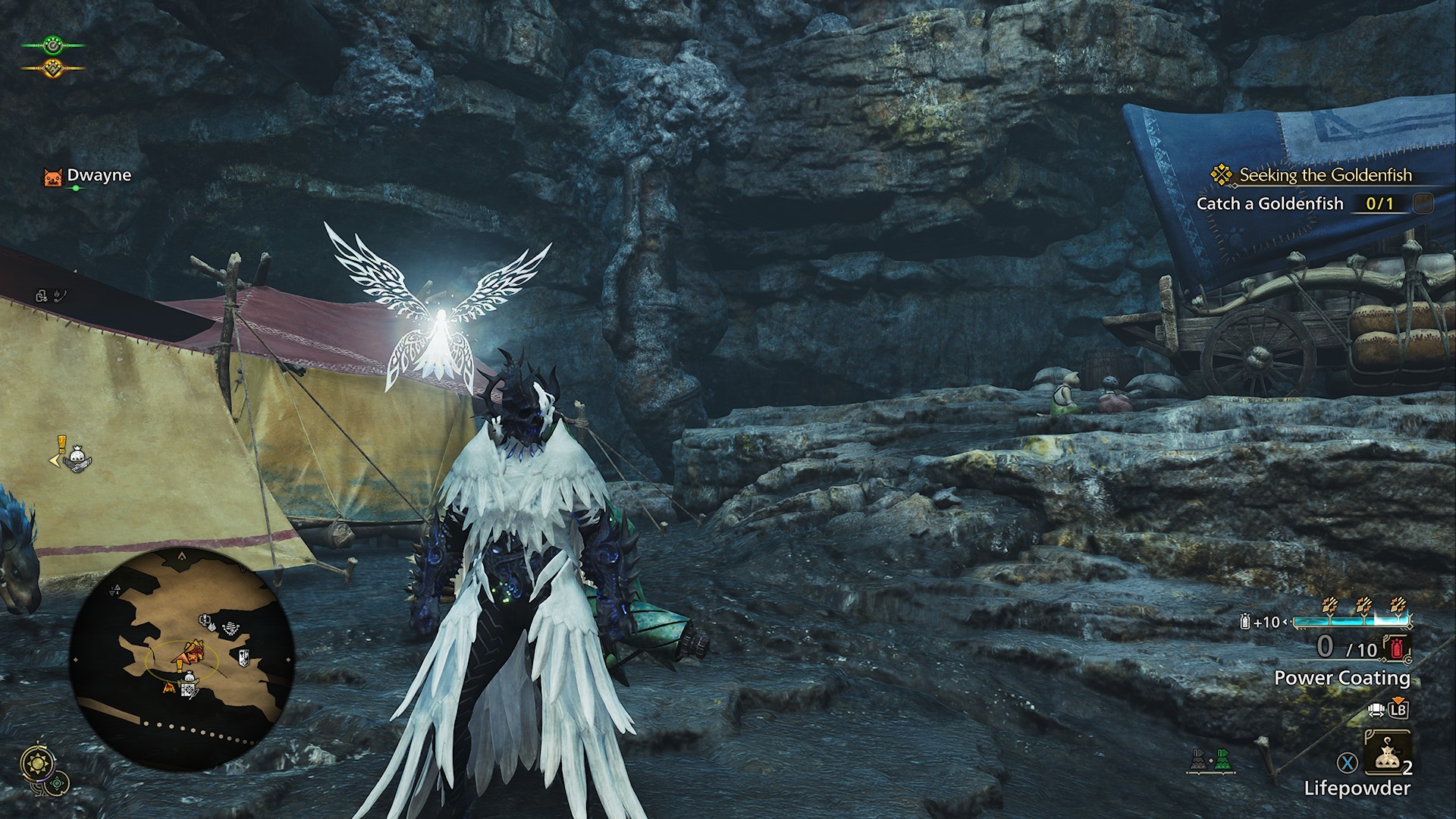
Task: Select the Lifepowder item slot
Action: [1387, 758]
